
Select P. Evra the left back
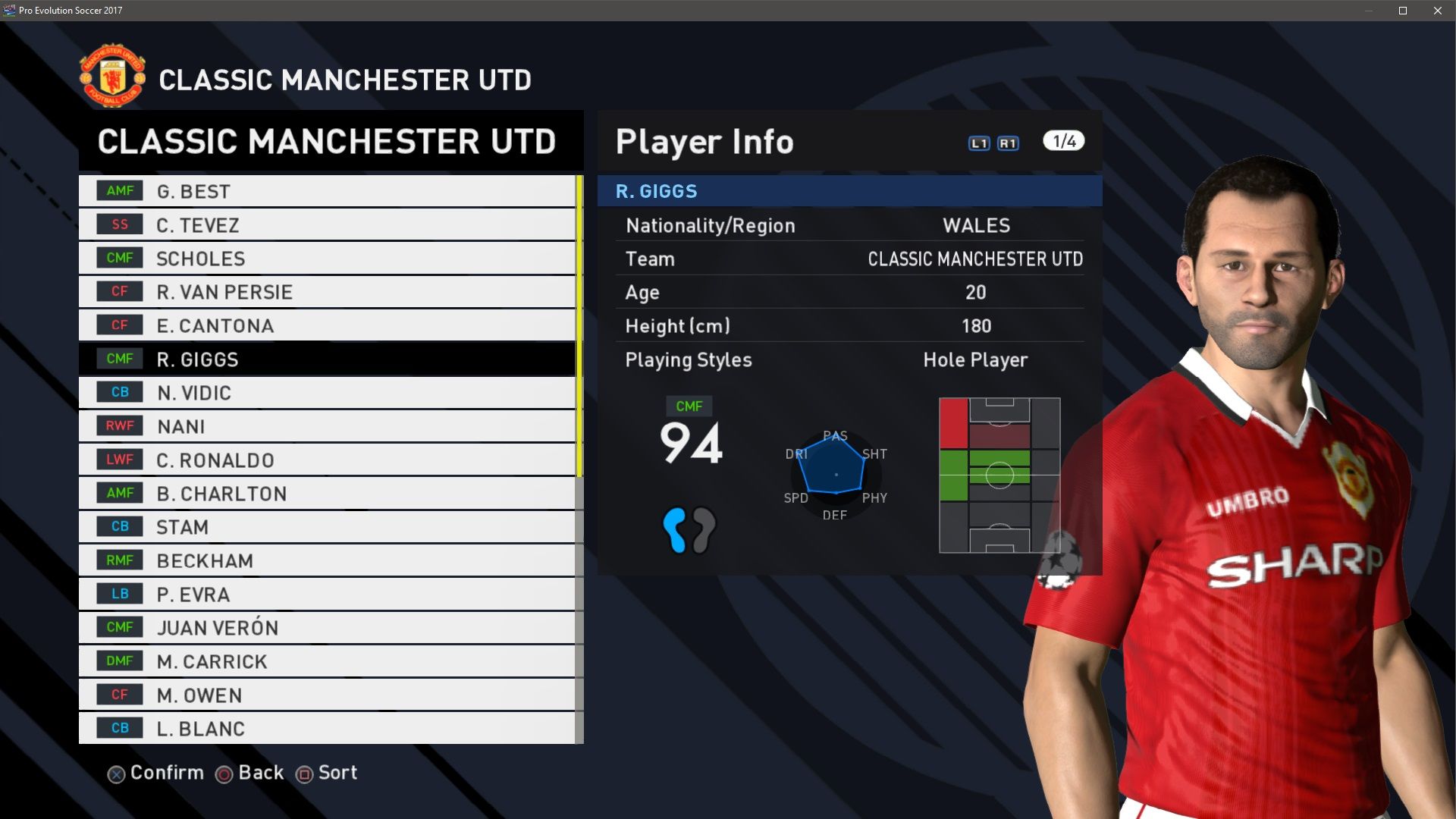326,595
